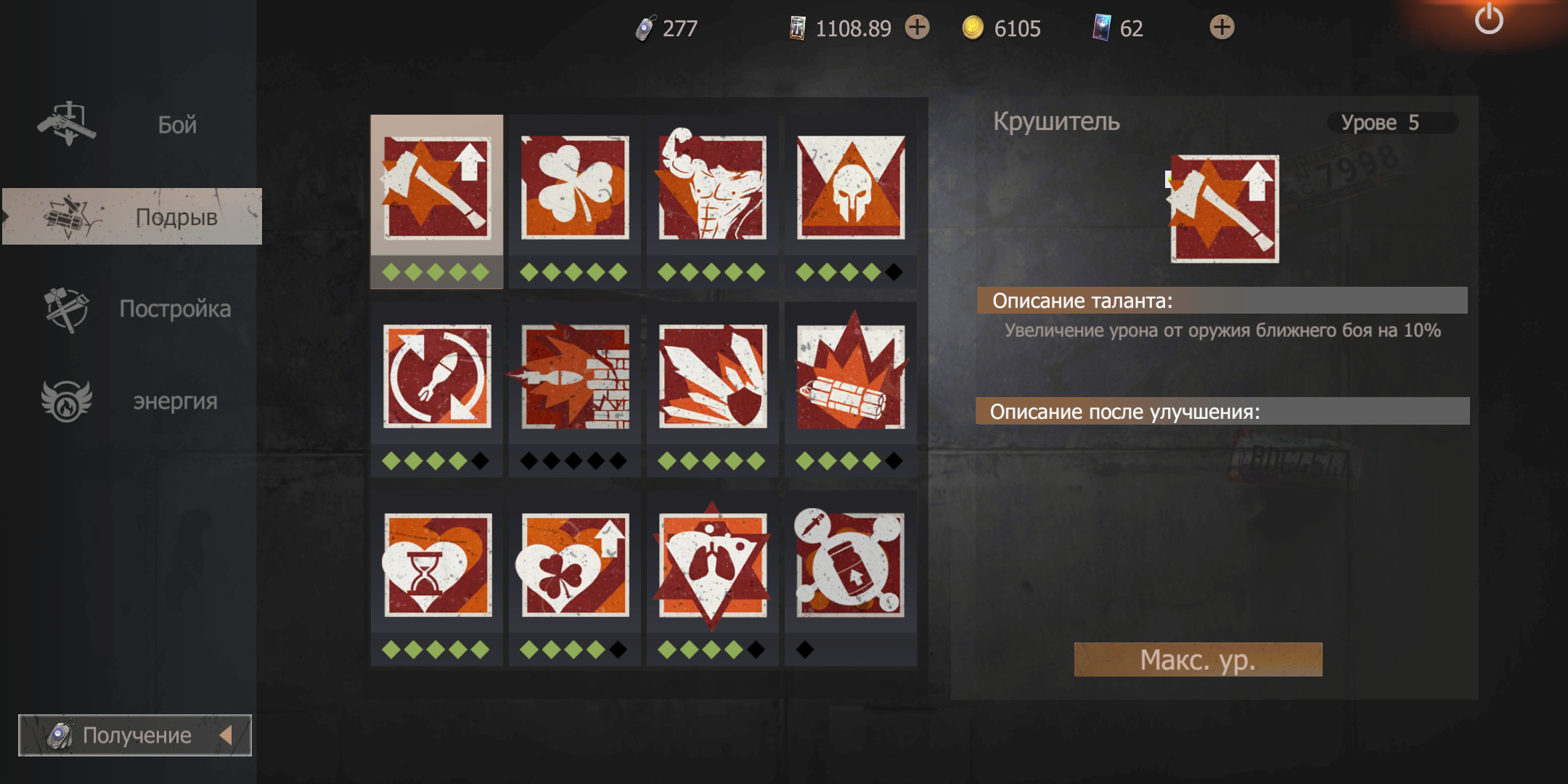Switch to the энергия talent tab
Image resolution: width=1568 pixels, height=784 pixels.
pyautogui.click(x=132, y=401)
